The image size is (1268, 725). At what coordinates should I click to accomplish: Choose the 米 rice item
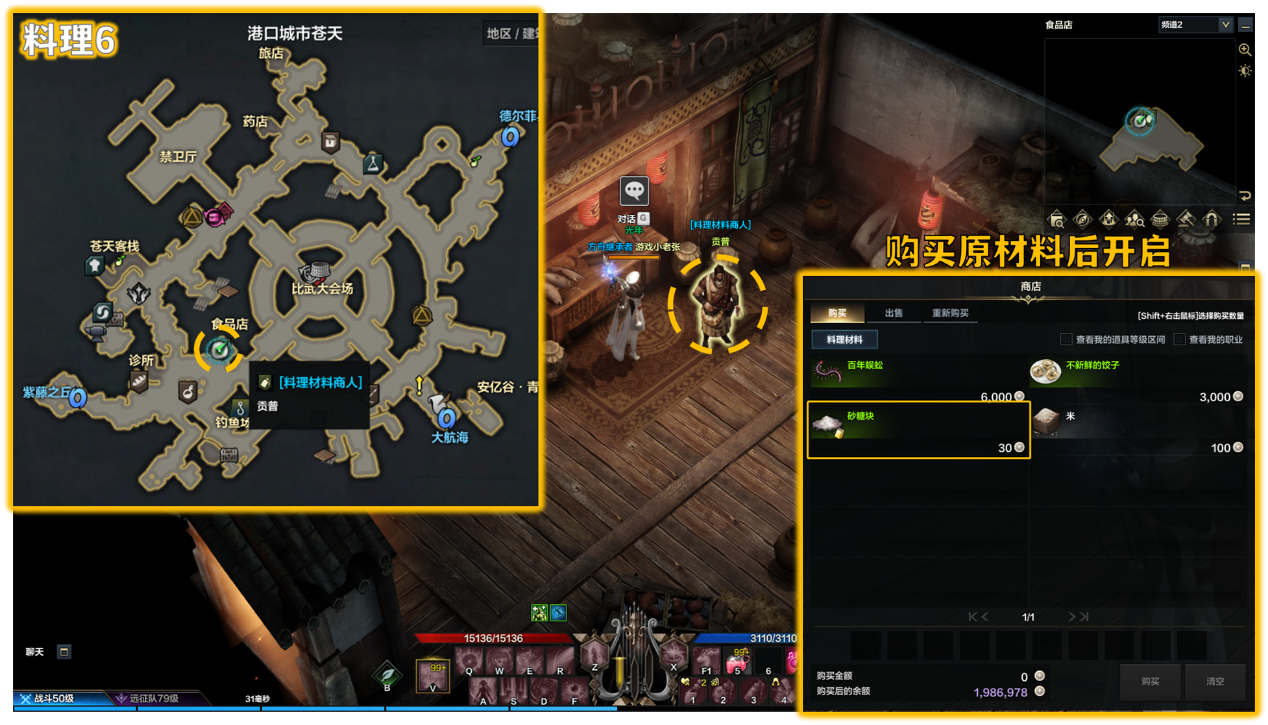[x=1137, y=430]
